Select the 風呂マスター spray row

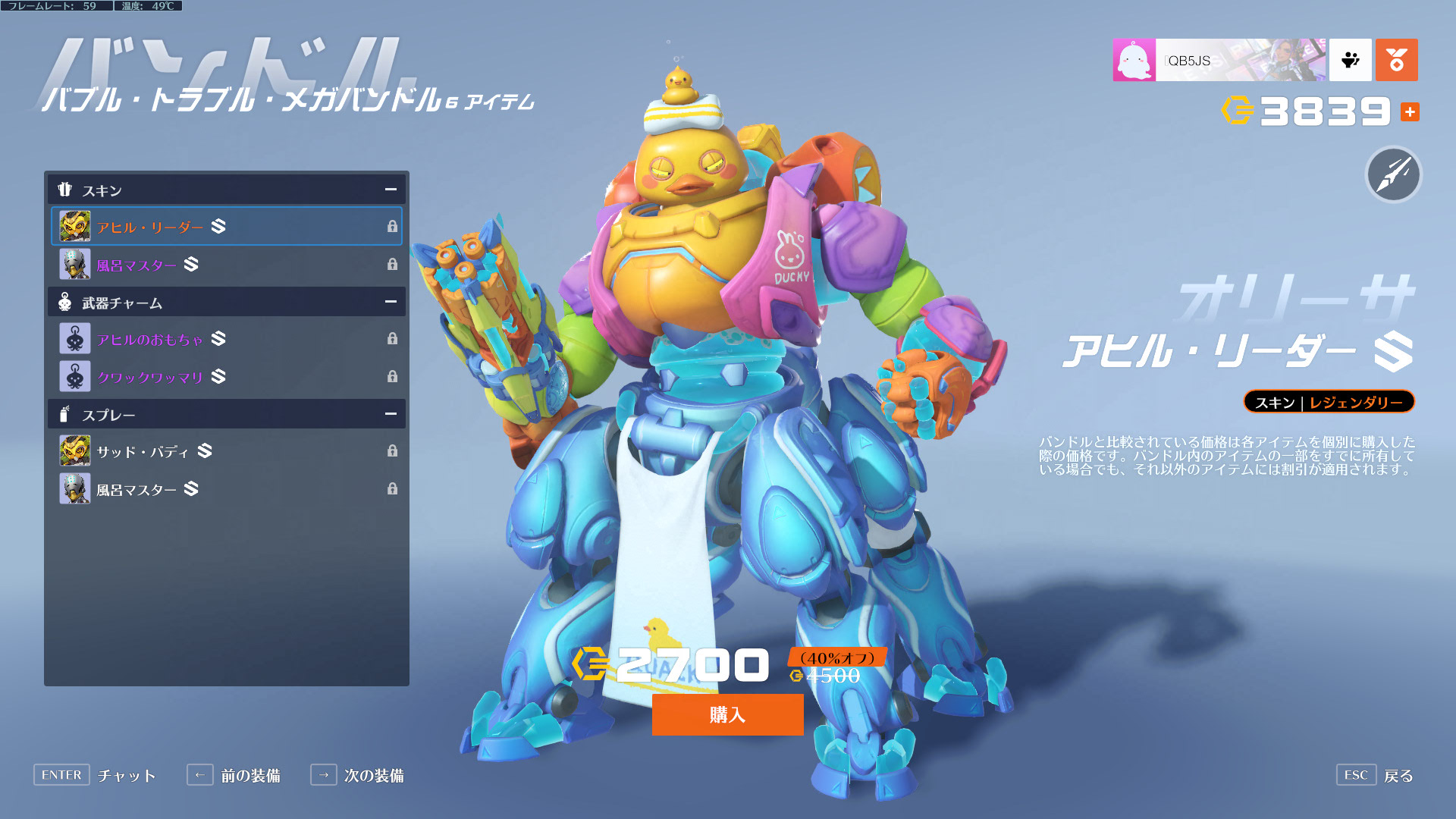[226, 489]
